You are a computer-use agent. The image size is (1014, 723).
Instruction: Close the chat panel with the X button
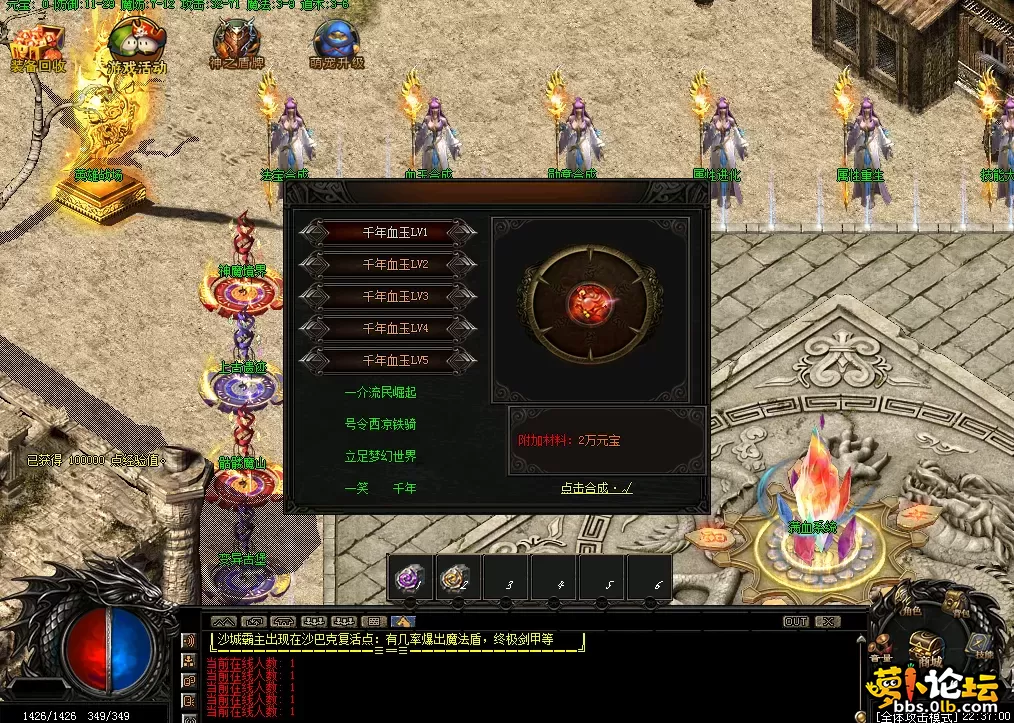pyautogui.click(x=828, y=621)
